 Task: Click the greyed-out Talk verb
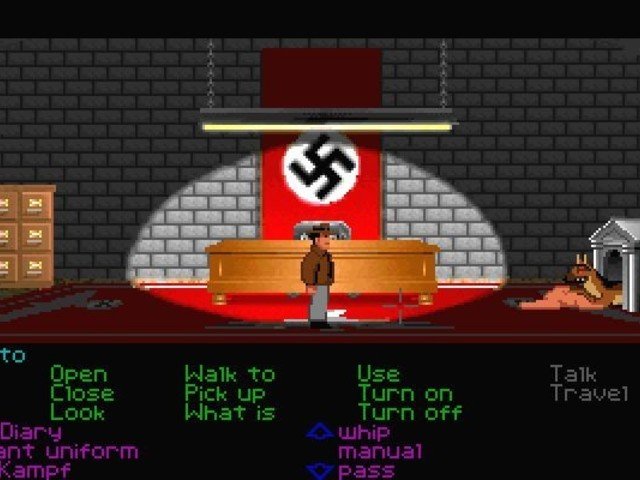tap(573, 374)
